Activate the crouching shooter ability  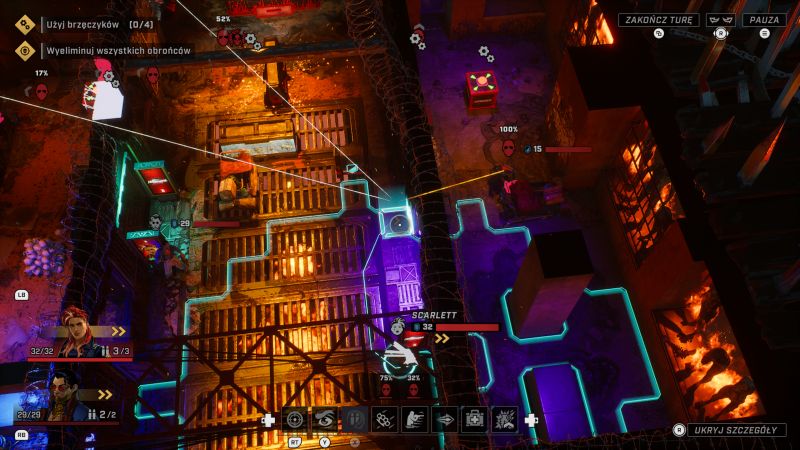pyautogui.click(x=414, y=420)
